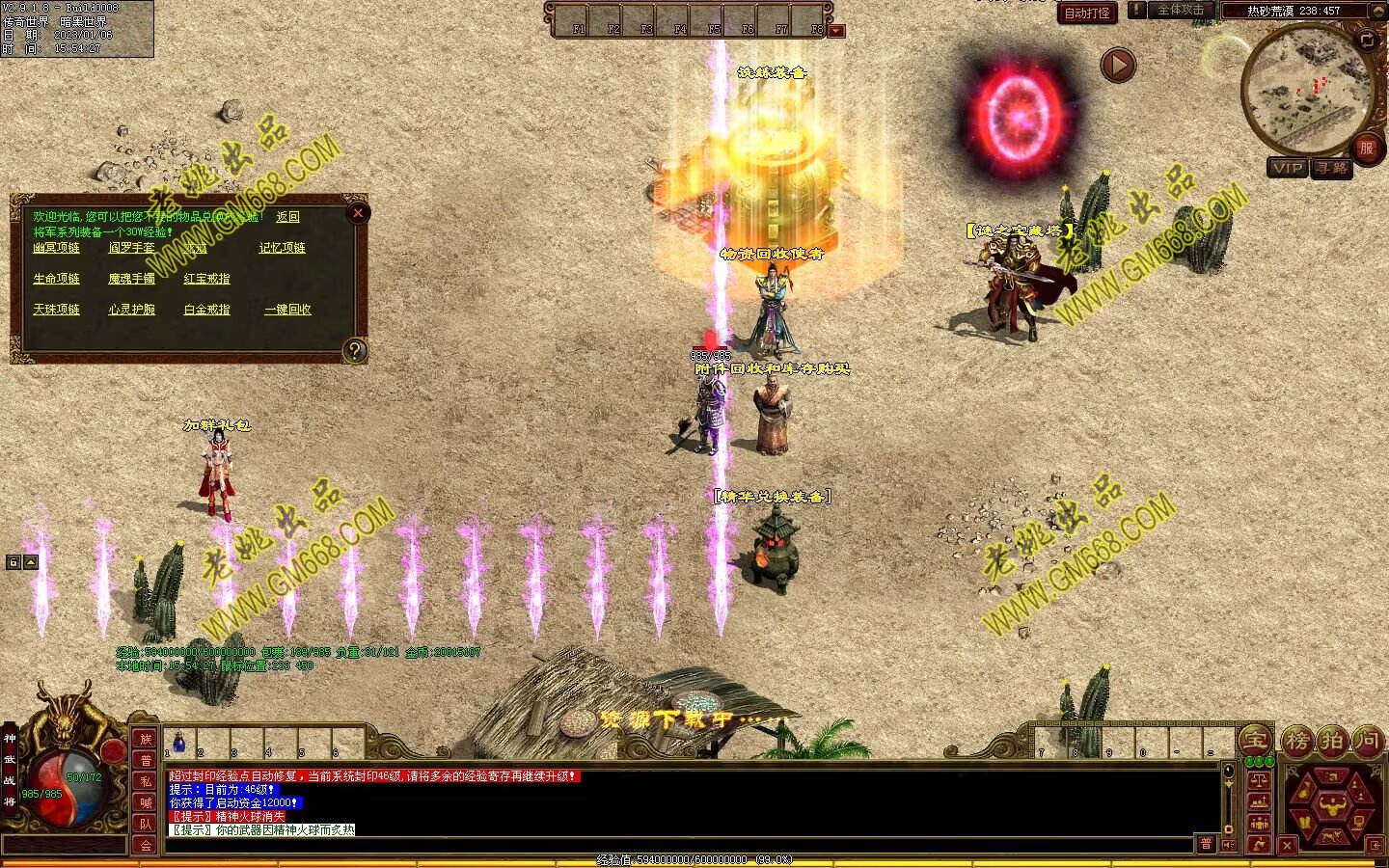Switch the 全体攻击 attack mode
Image resolution: width=1389 pixels, height=868 pixels.
coord(1180,11)
